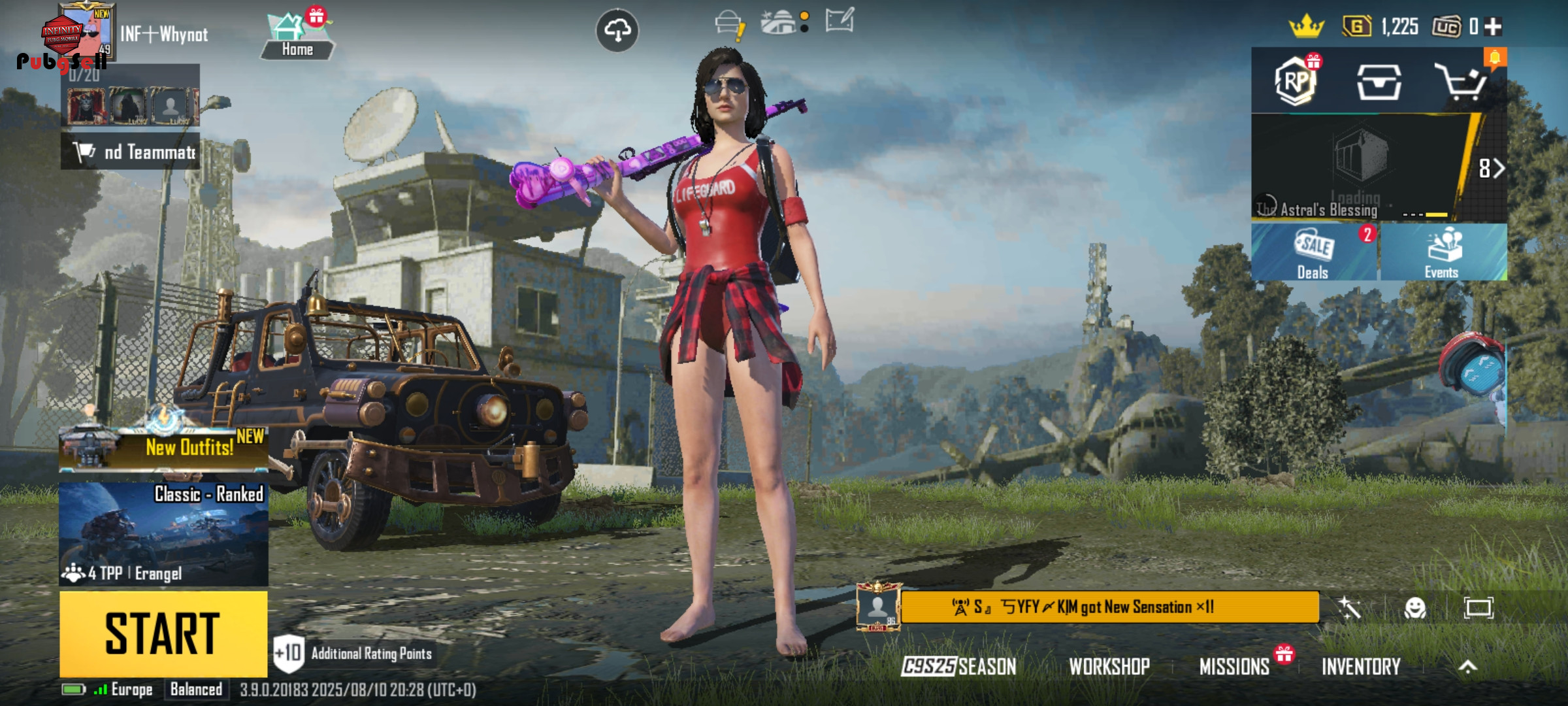Image resolution: width=1568 pixels, height=706 pixels.
Task: Open the Royale Pass RP icon
Action: coord(1296,81)
